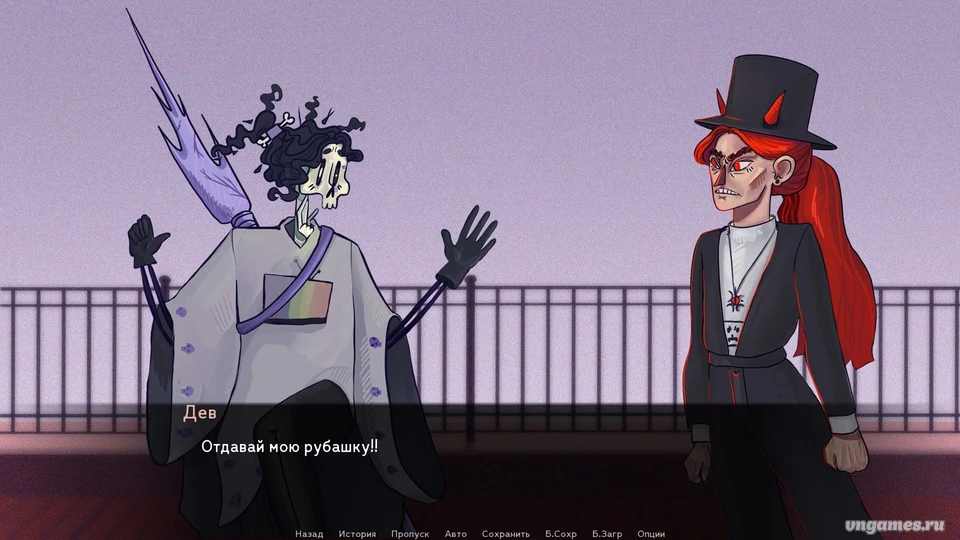Quick load with Б.Загр

point(607,534)
